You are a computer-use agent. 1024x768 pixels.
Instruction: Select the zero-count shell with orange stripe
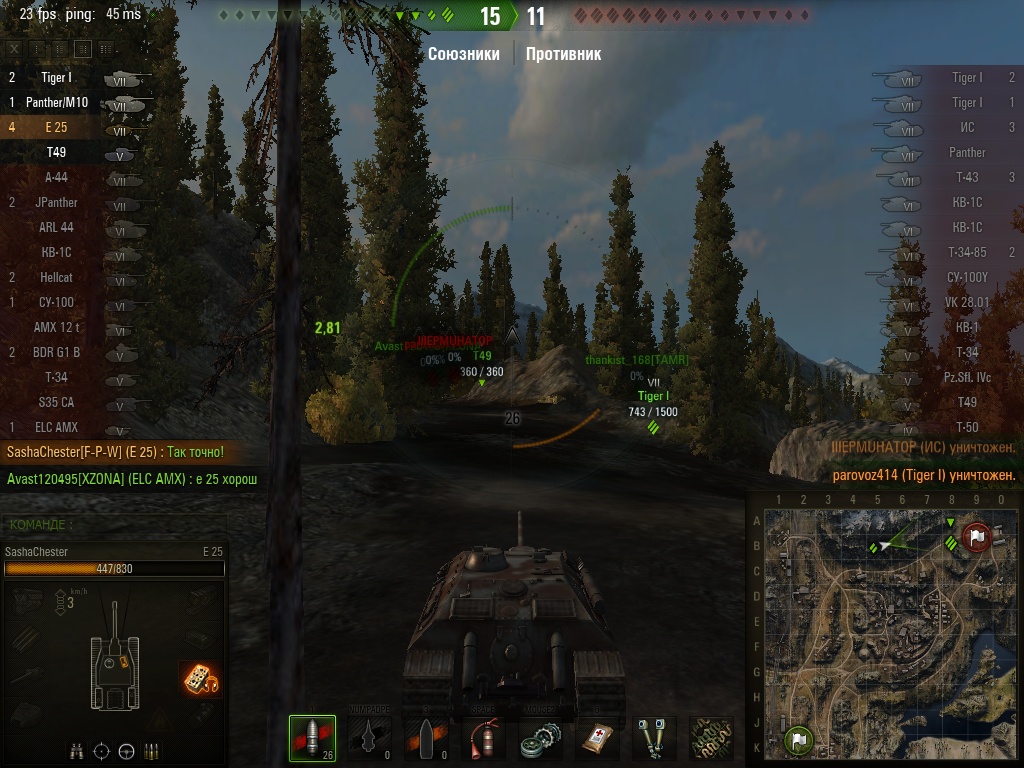point(426,738)
